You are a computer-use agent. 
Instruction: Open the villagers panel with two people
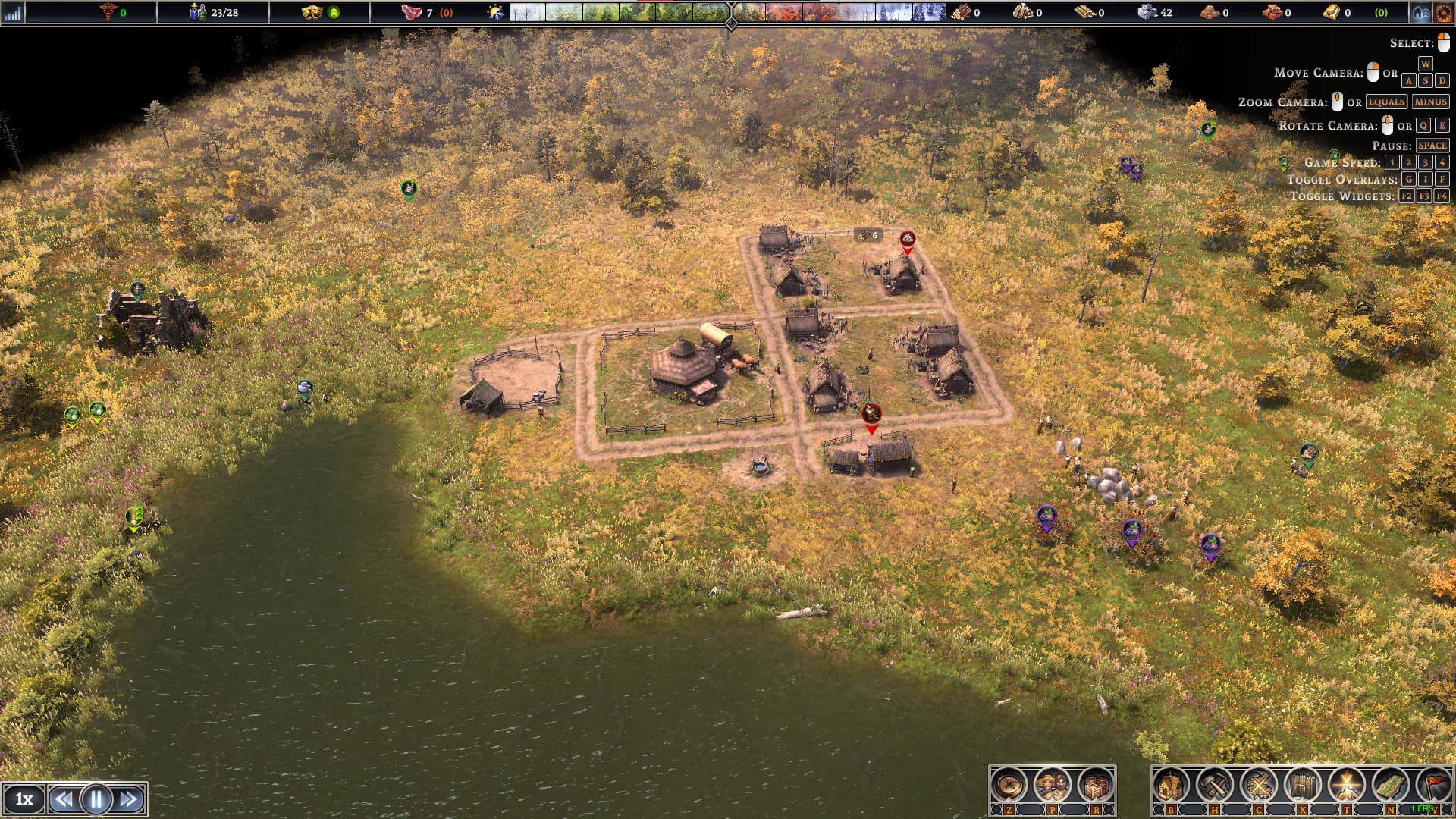point(1052,786)
